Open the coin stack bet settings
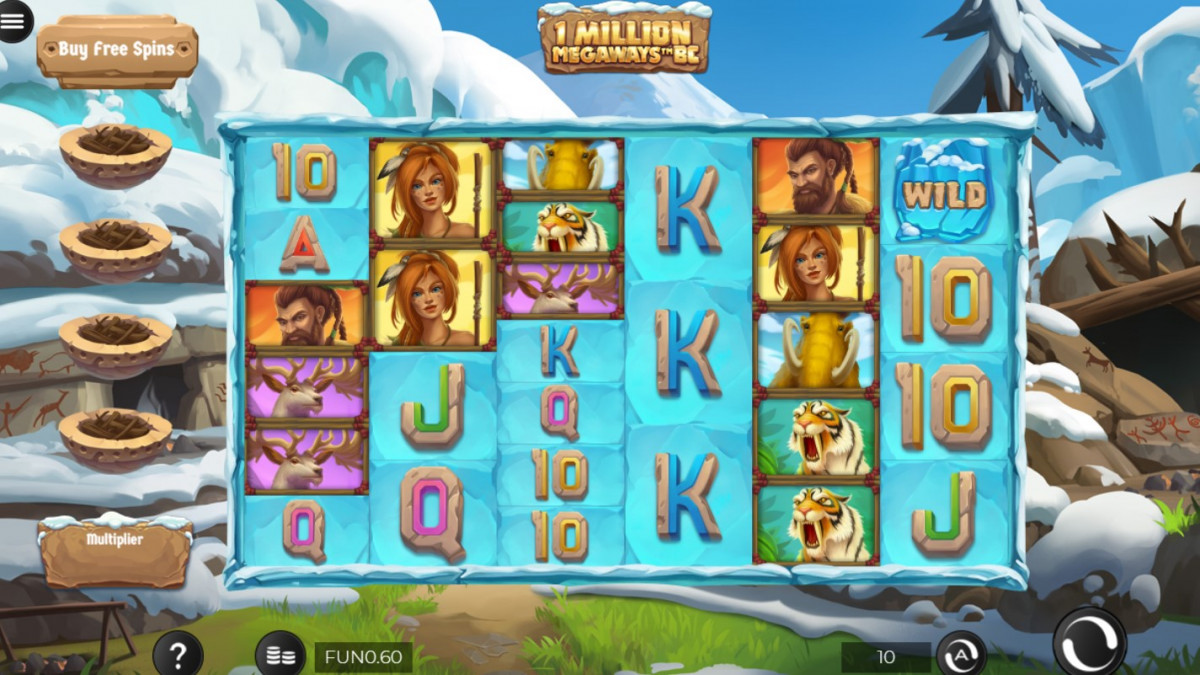Screen dimensions: 1200x675 click(x=281, y=656)
